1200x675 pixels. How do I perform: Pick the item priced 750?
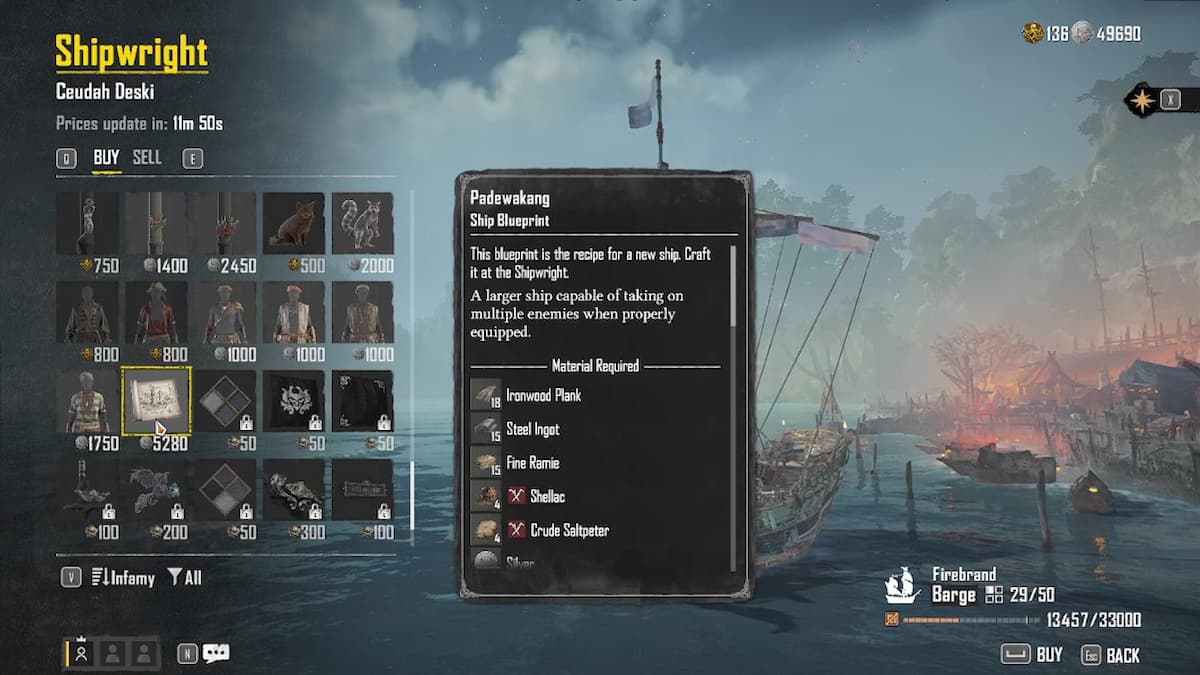87,224
